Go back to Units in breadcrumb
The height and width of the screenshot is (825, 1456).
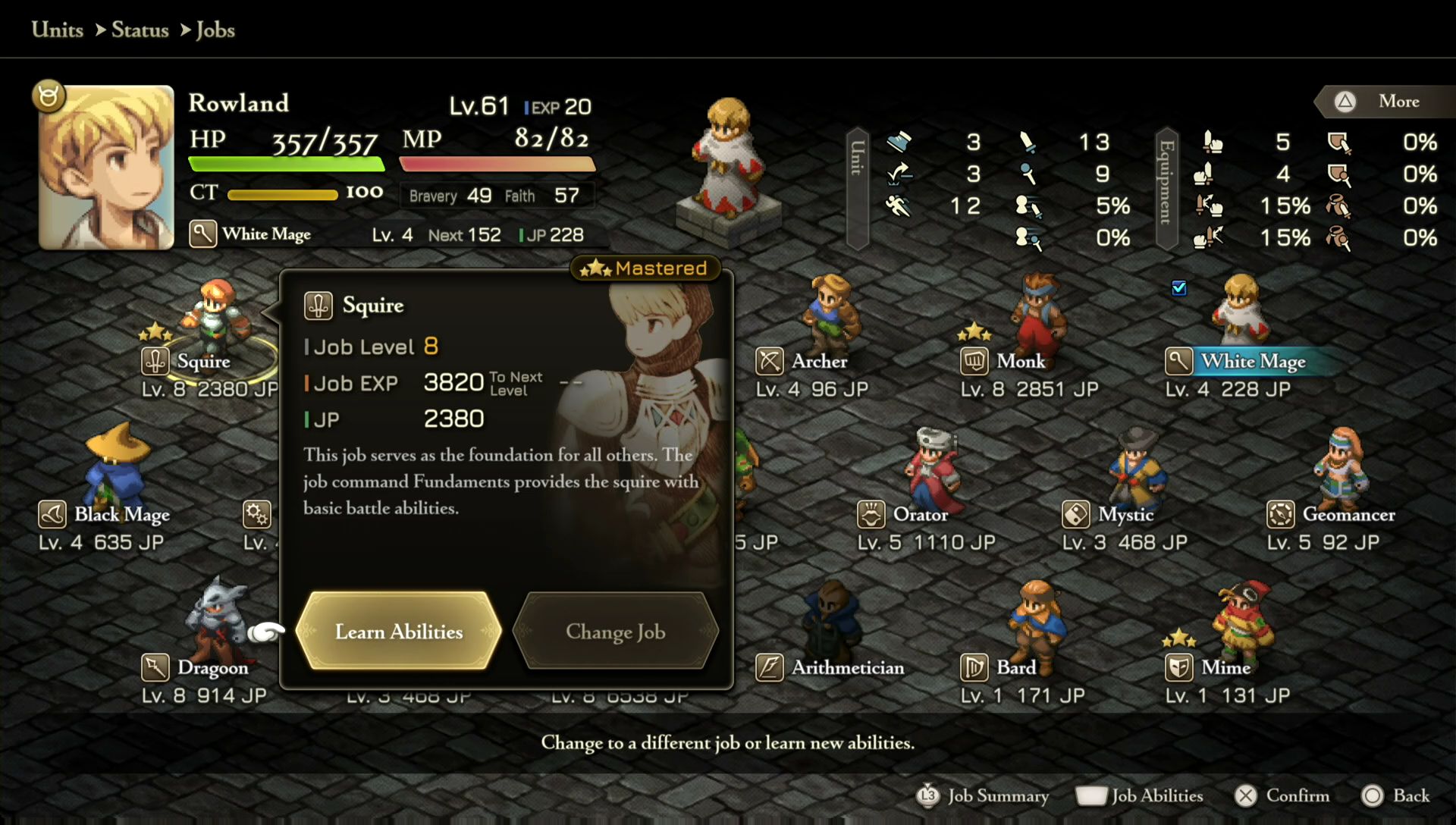click(57, 30)
